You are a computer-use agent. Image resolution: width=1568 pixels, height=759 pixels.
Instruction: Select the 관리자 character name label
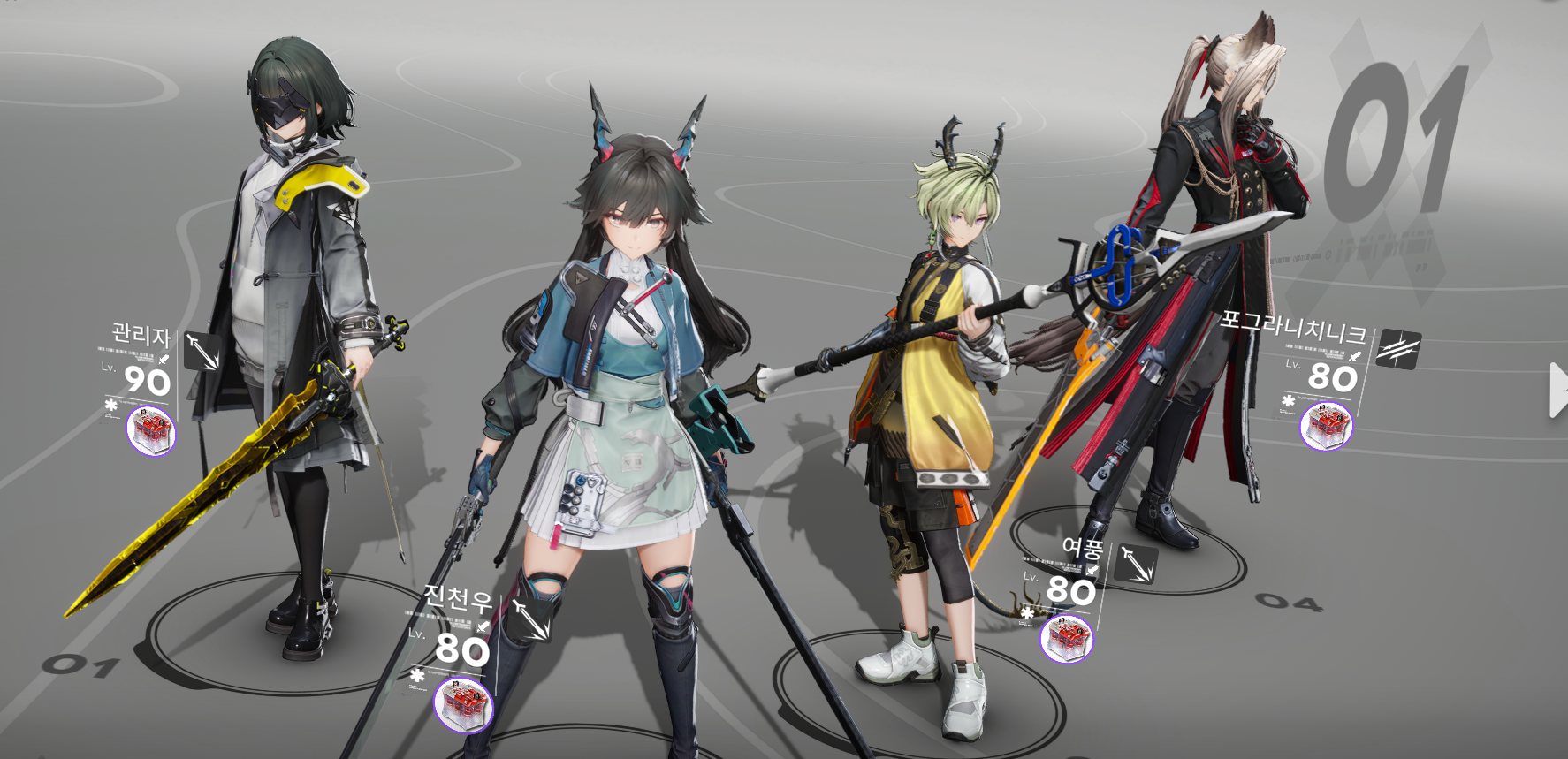pyautogui.click(x=141, y=335)
